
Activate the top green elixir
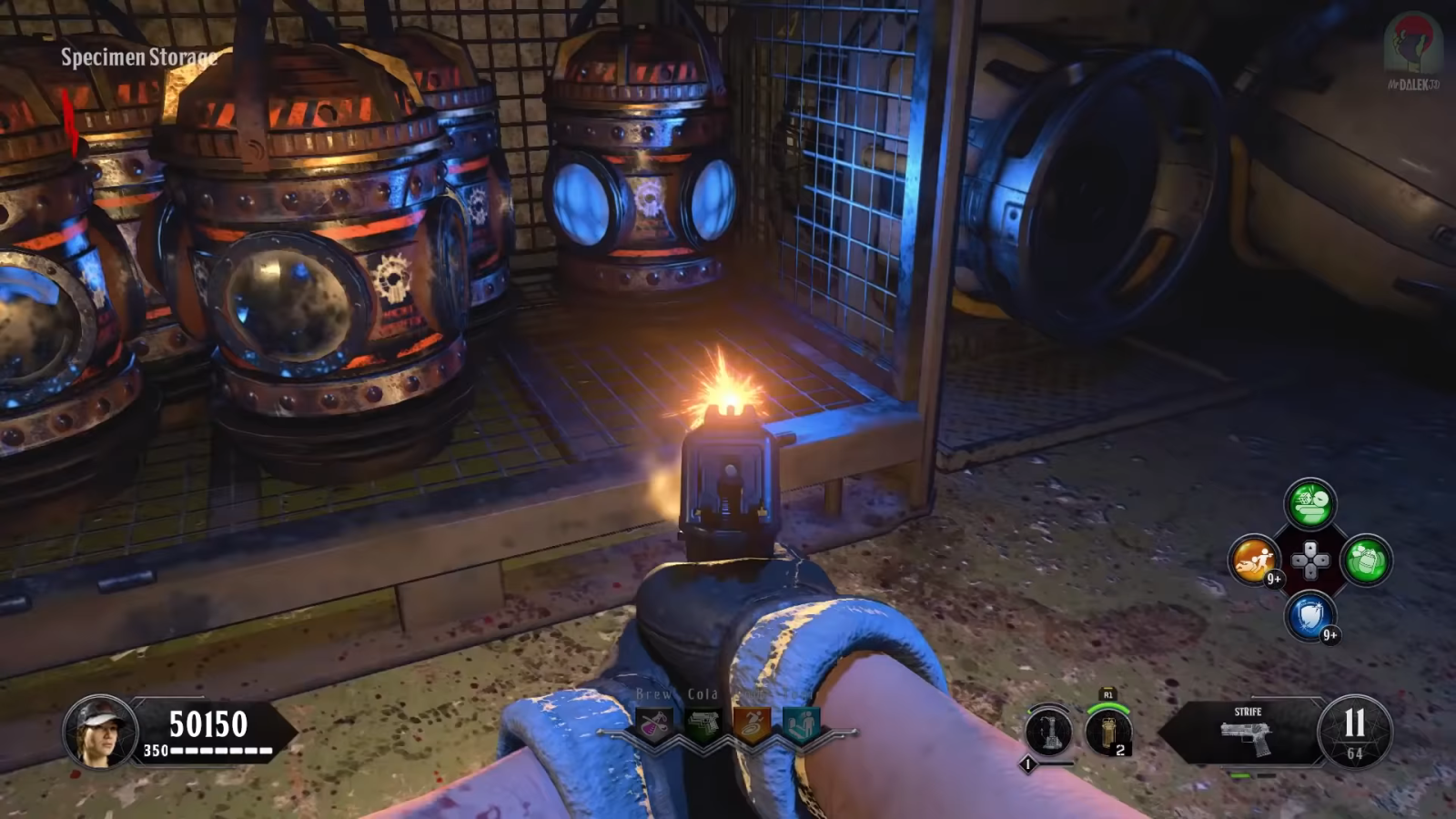tap(1309, 503)
